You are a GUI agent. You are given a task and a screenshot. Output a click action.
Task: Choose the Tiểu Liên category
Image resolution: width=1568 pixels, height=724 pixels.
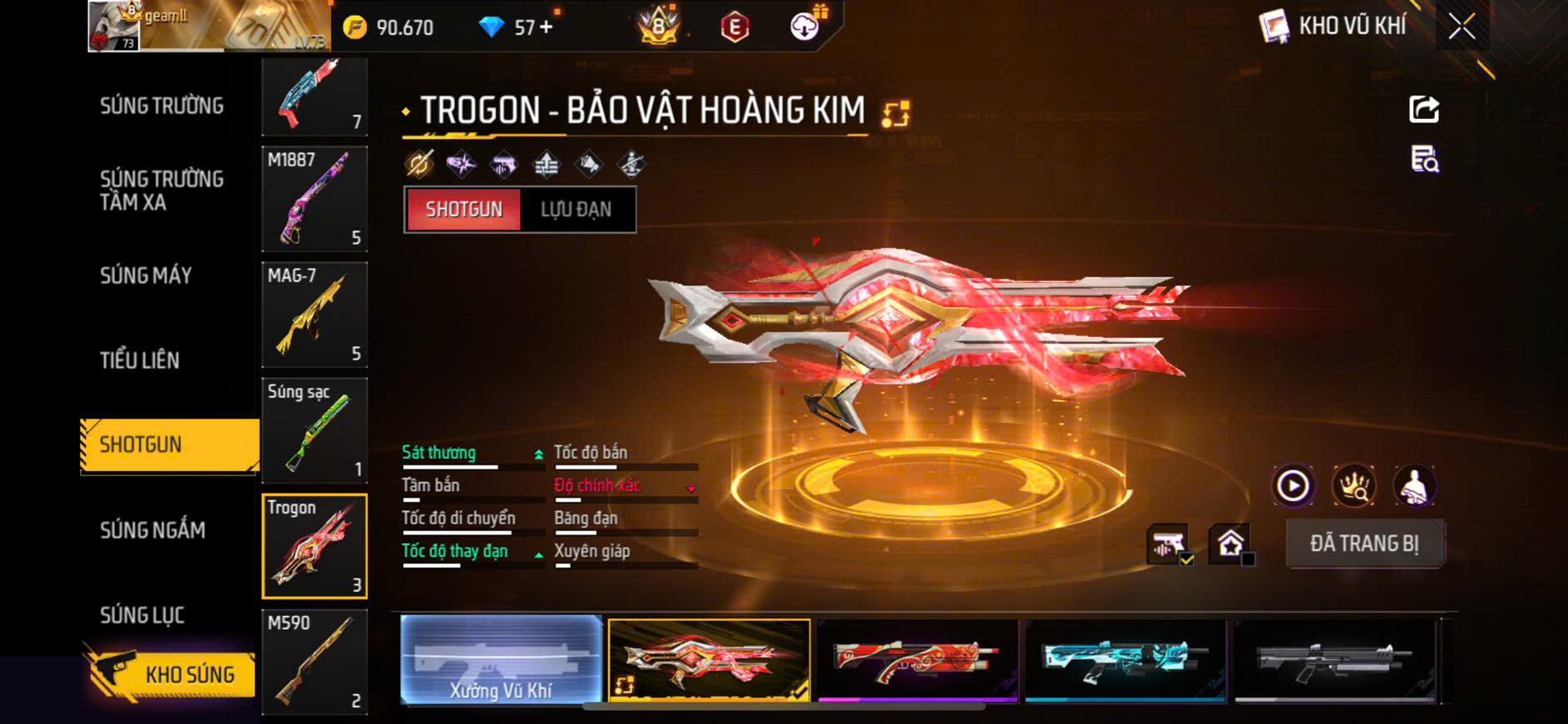pyautogui.click(x=140, y=360)
